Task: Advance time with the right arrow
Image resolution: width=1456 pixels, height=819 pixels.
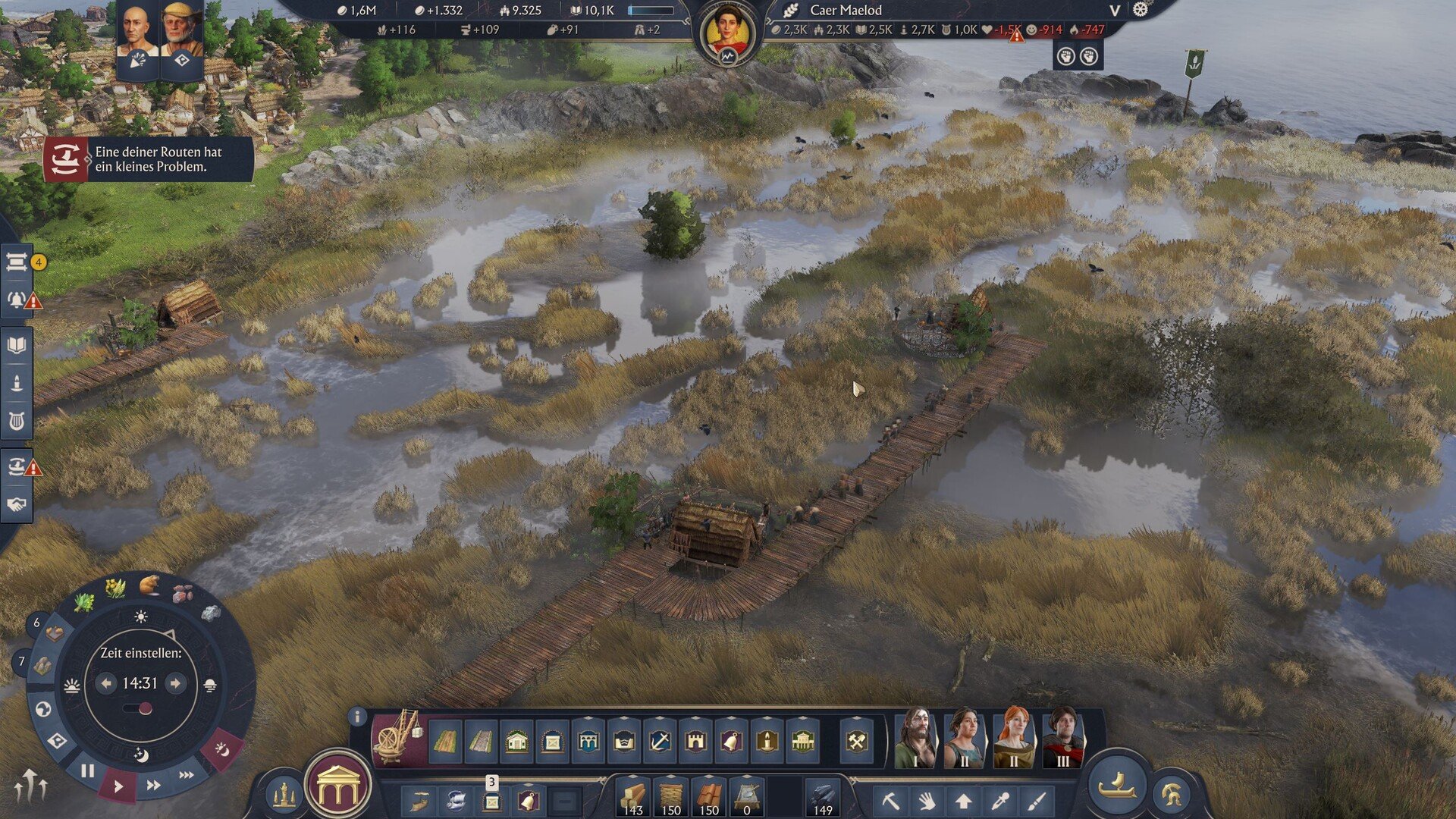Action: coord(176,683)
